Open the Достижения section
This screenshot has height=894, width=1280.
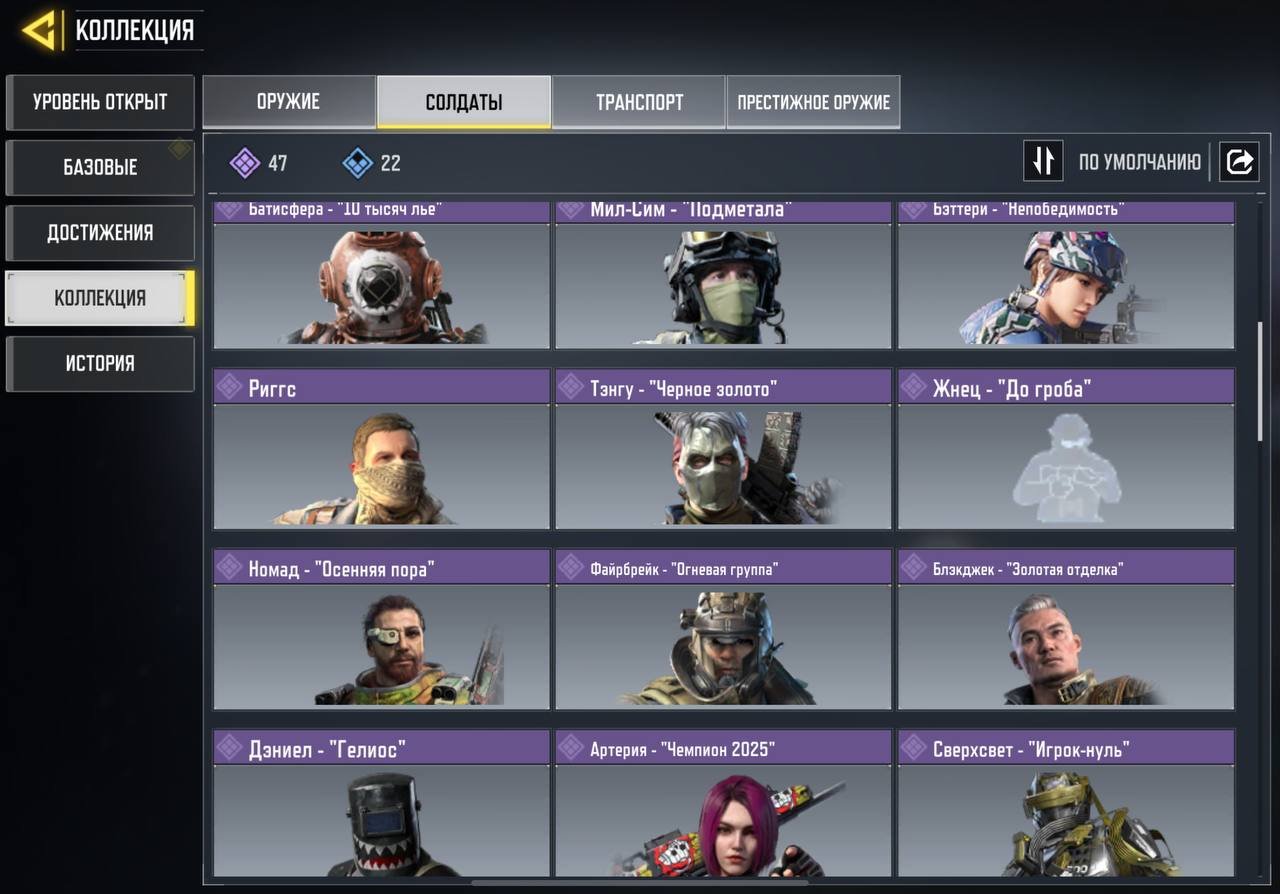(100, 233)
